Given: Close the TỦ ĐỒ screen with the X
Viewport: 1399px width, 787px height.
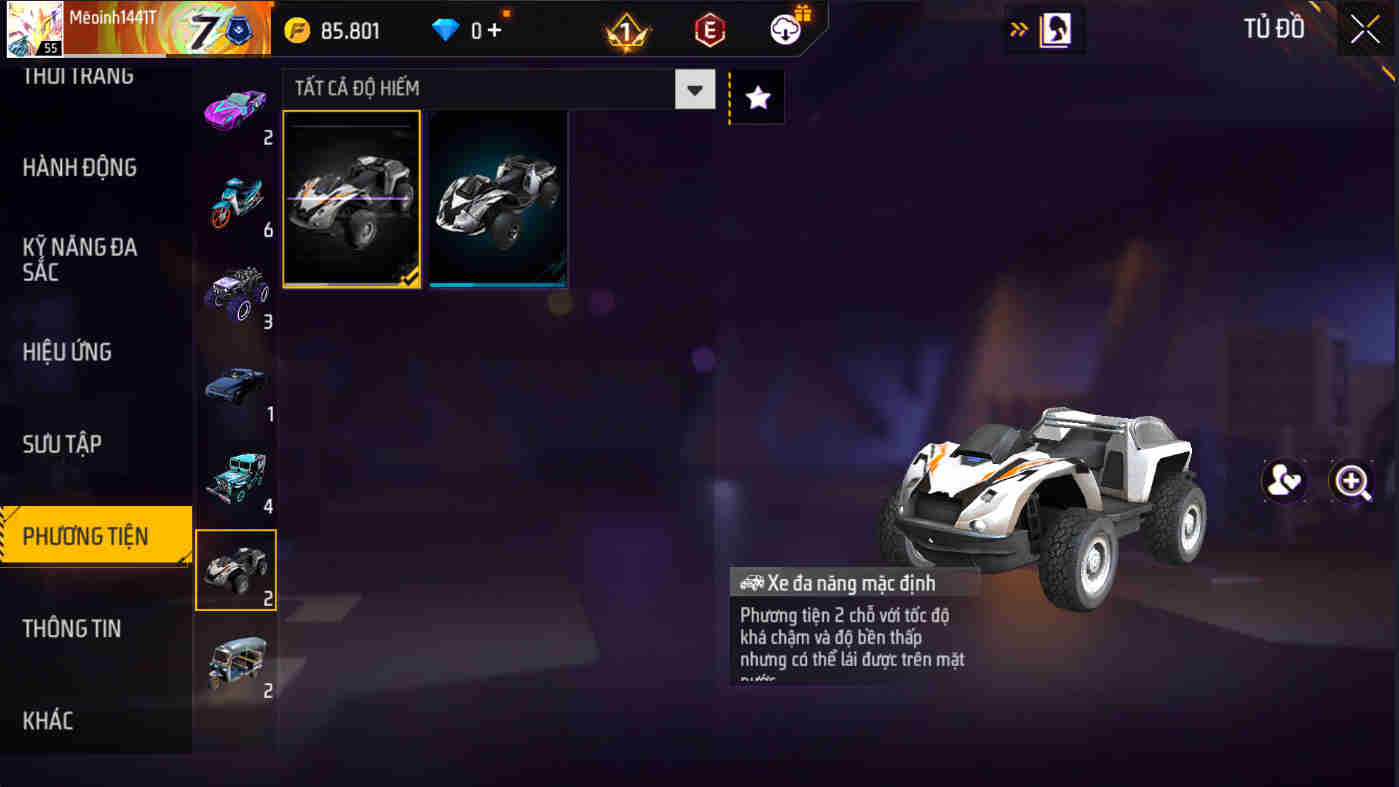Looking at the screenshot, I should (x=1364, y=28).
